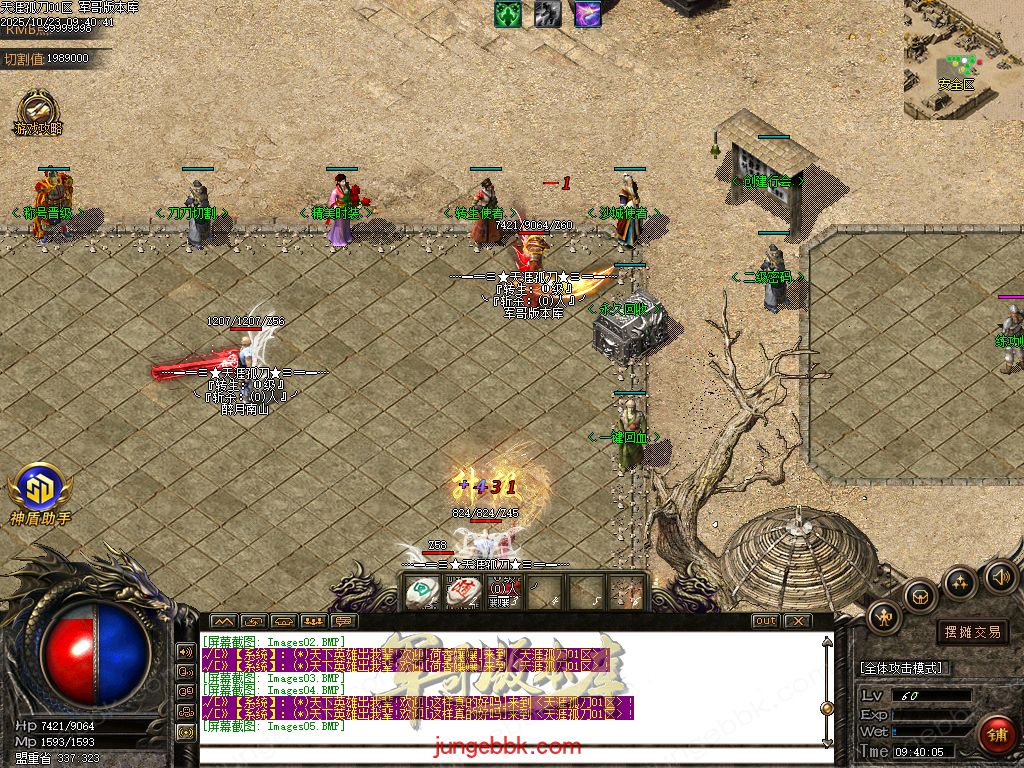The height and width of the screenshot is (768, 1024).
Task: Select the grey figure buff icon
Action: click(x=547, y=14)
